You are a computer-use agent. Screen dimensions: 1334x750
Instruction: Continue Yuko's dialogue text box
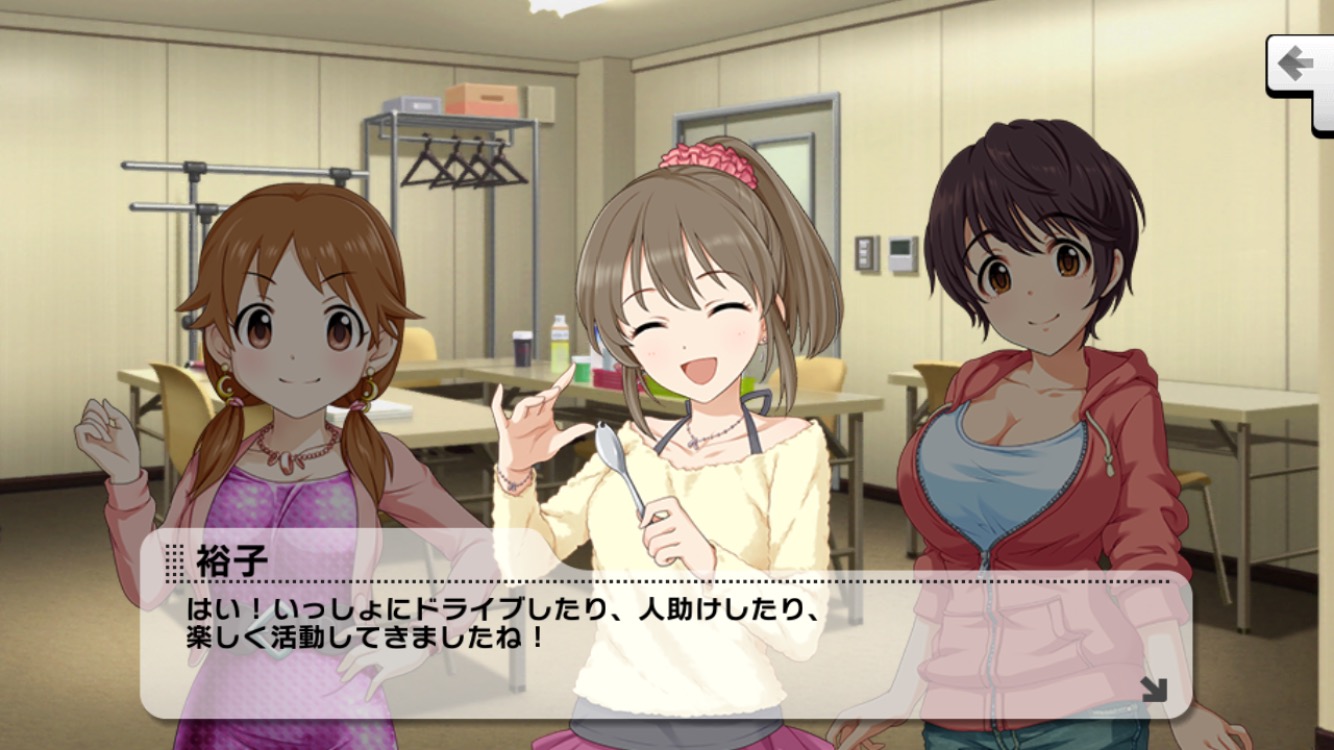pos(664,630)
